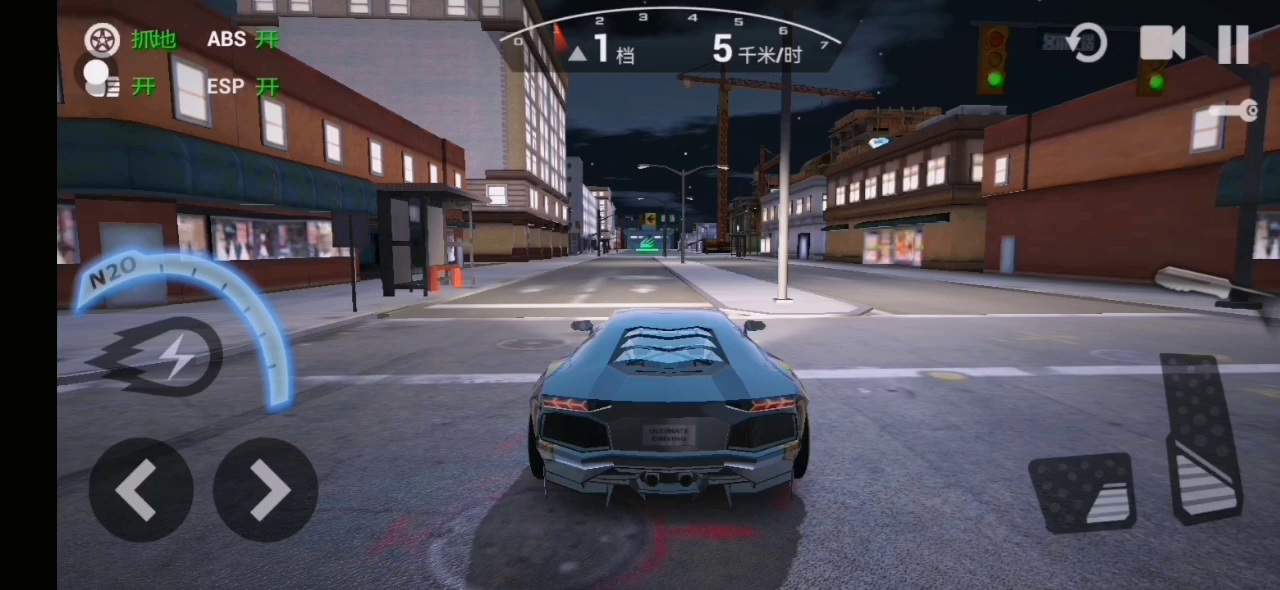This screenshot has width=1280, height=590.
Task: Toggle the tire grip mode
Action: pos(130,40)
